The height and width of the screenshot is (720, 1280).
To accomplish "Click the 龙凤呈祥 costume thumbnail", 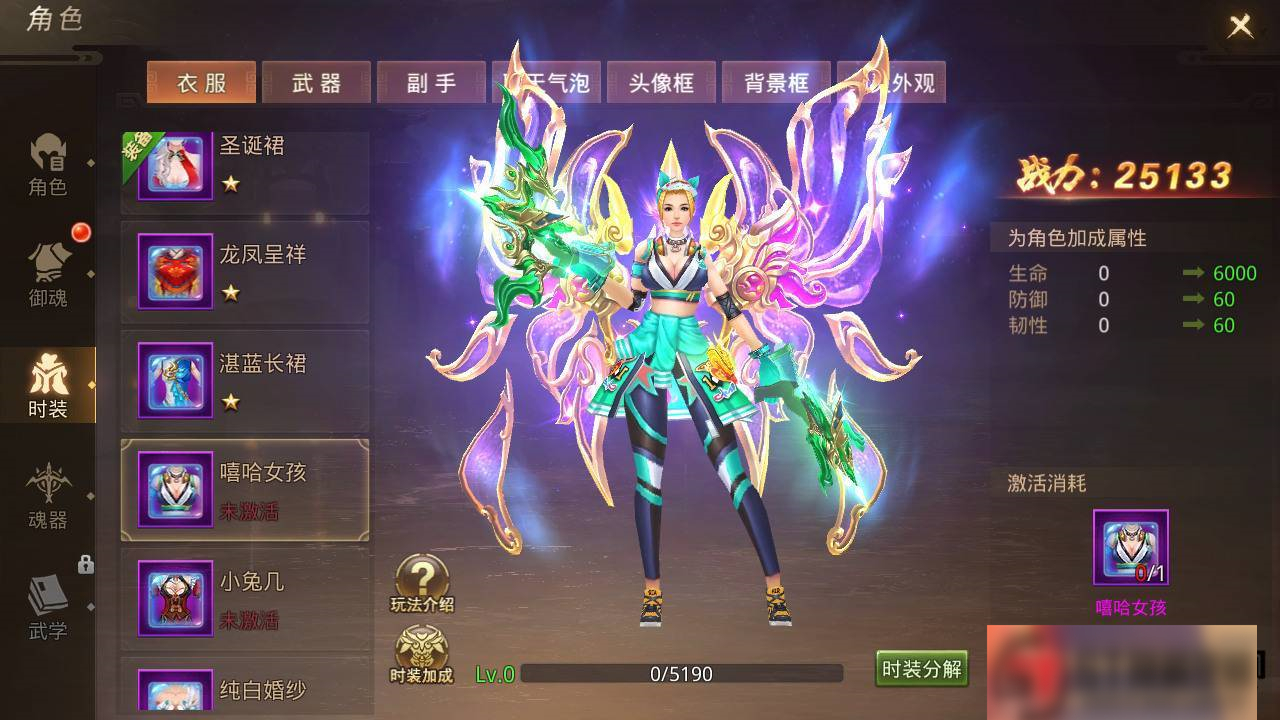I will tap(176, 271).
